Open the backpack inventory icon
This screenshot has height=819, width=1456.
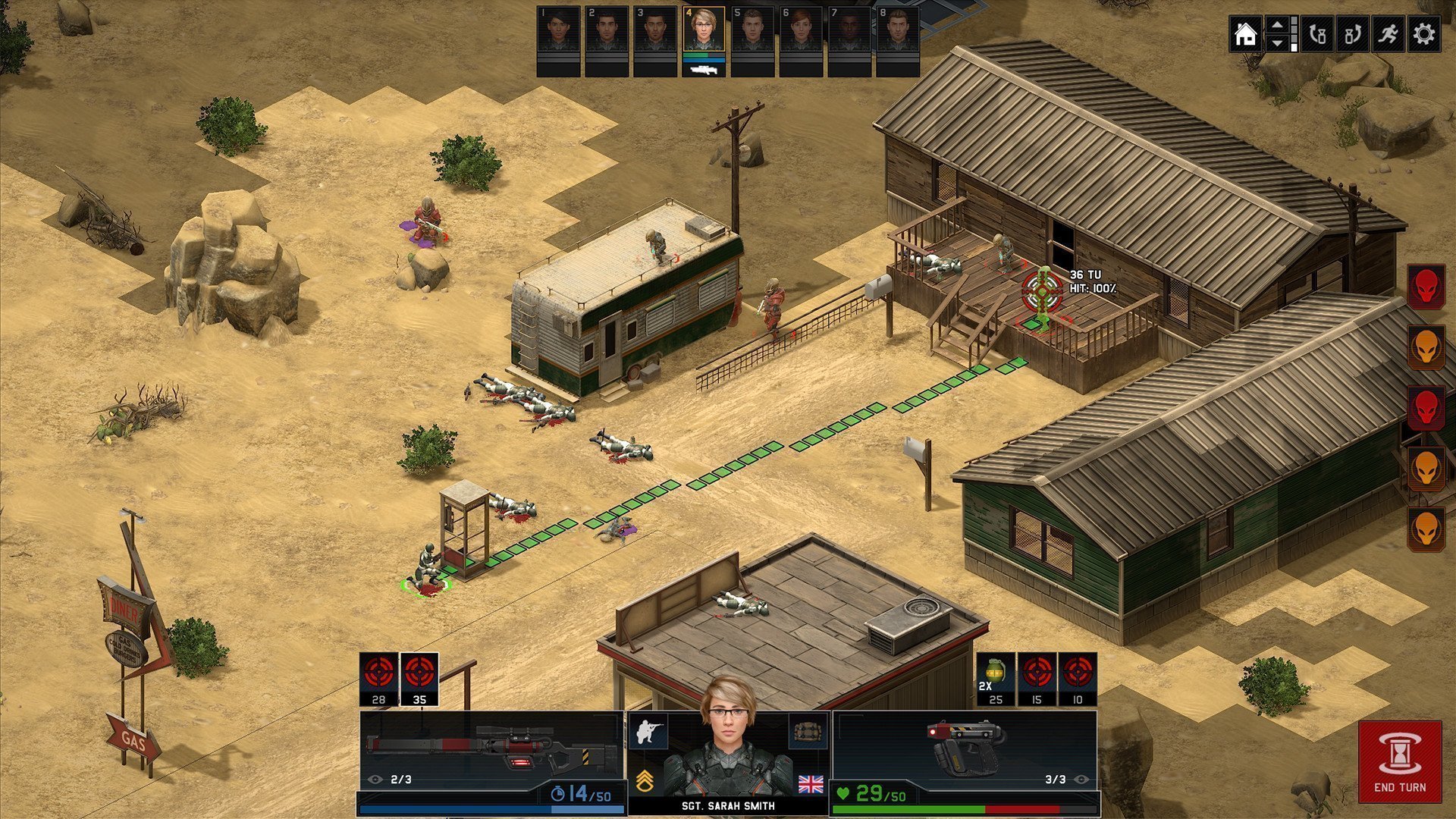(x=808, y=731)
